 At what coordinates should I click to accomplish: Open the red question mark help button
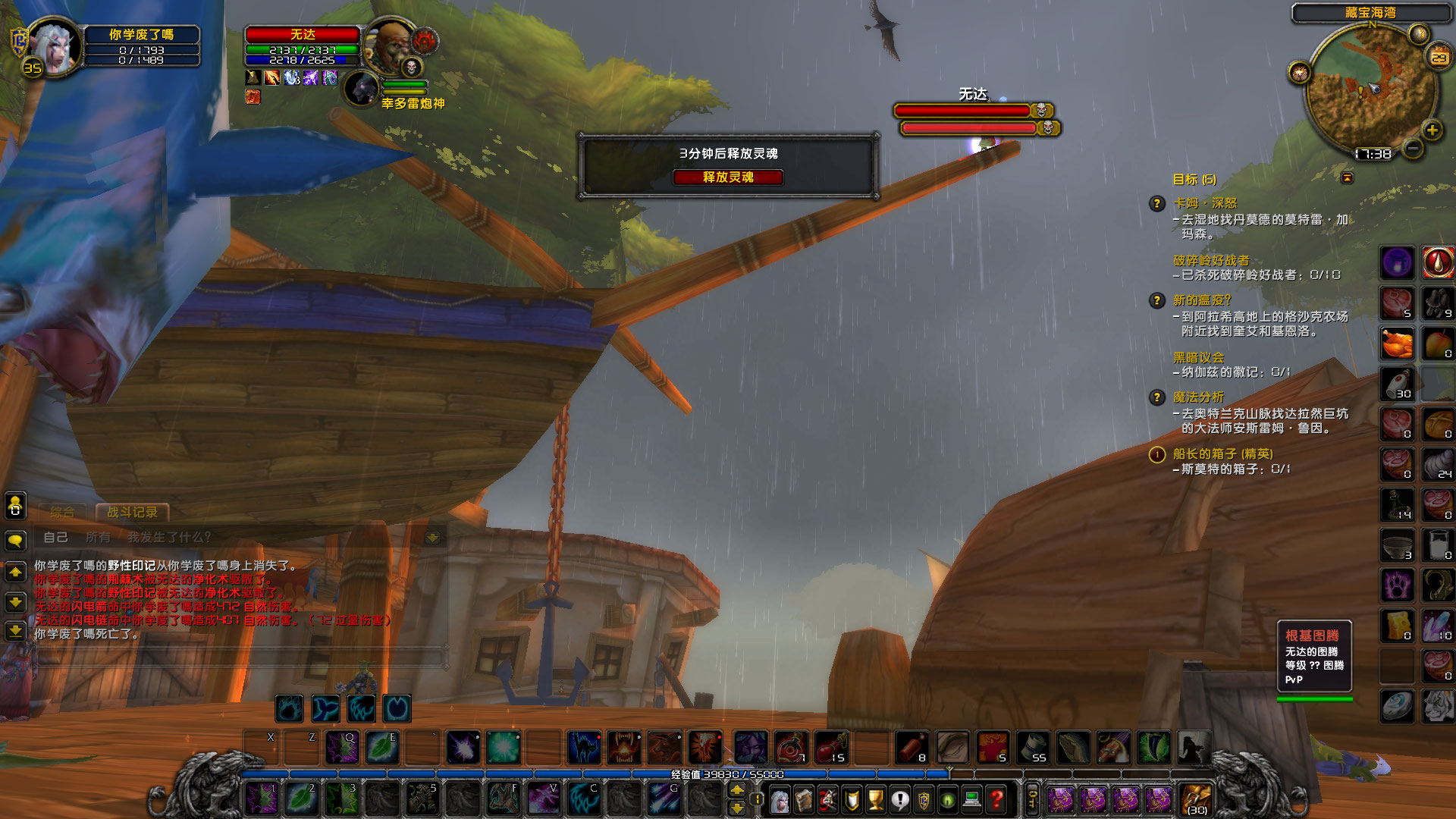coord(996,799)
